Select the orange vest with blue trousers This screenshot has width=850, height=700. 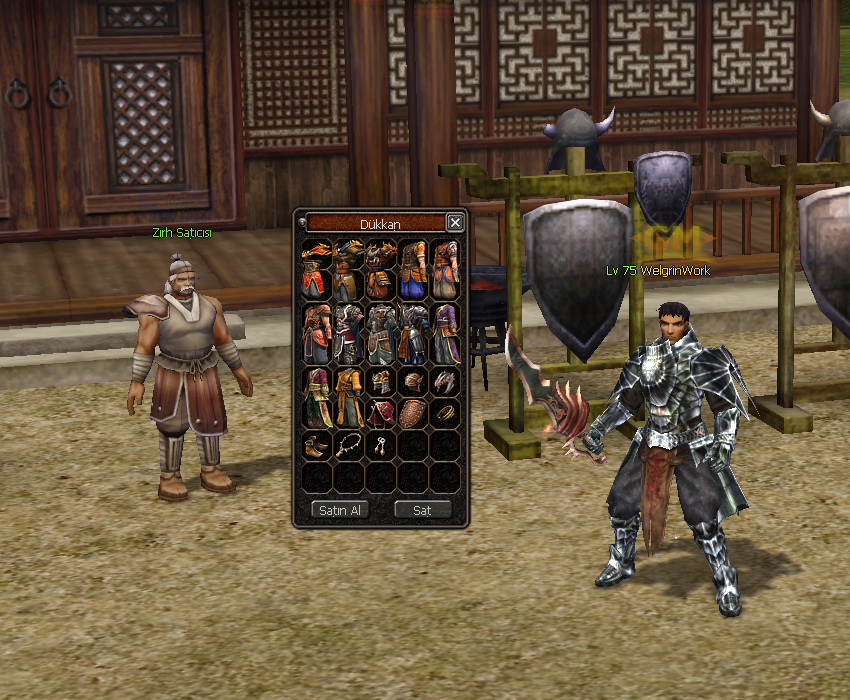coord(413,270)
